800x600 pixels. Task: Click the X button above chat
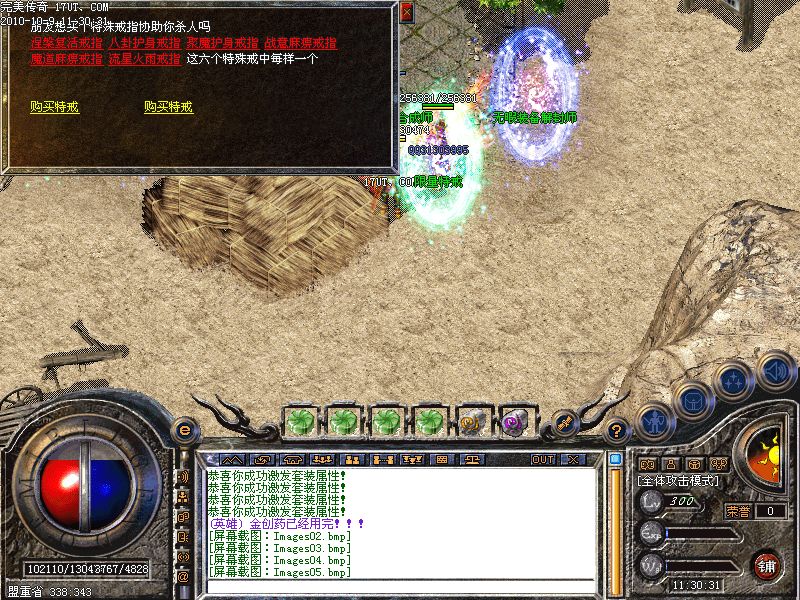(x=573, y=459)
